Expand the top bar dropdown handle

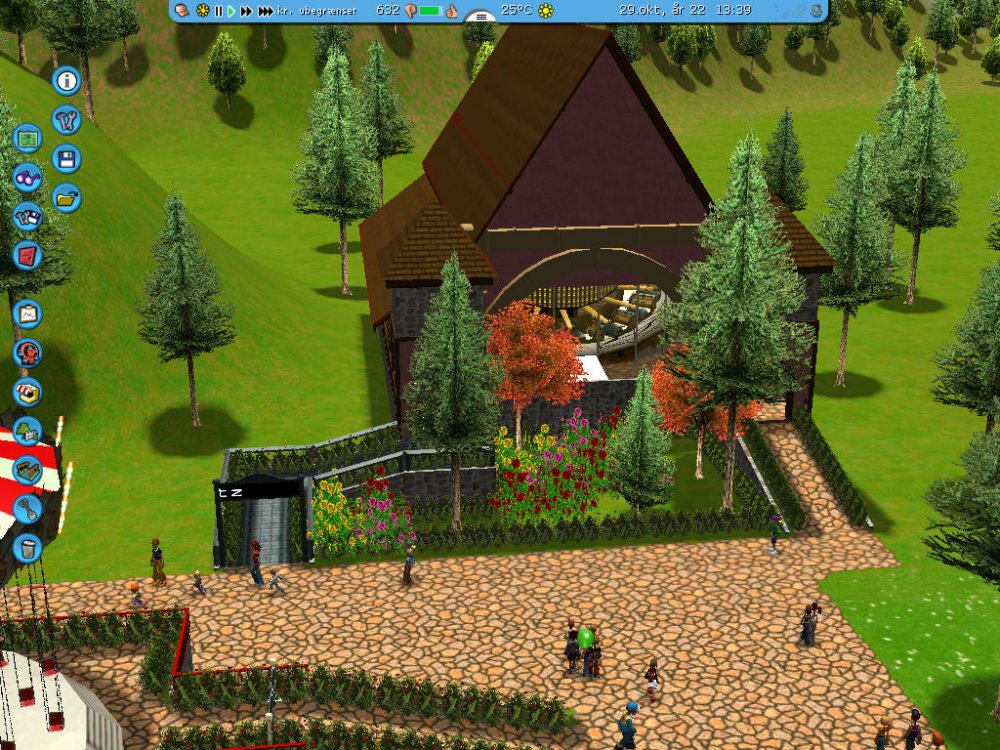click(481, 17)
